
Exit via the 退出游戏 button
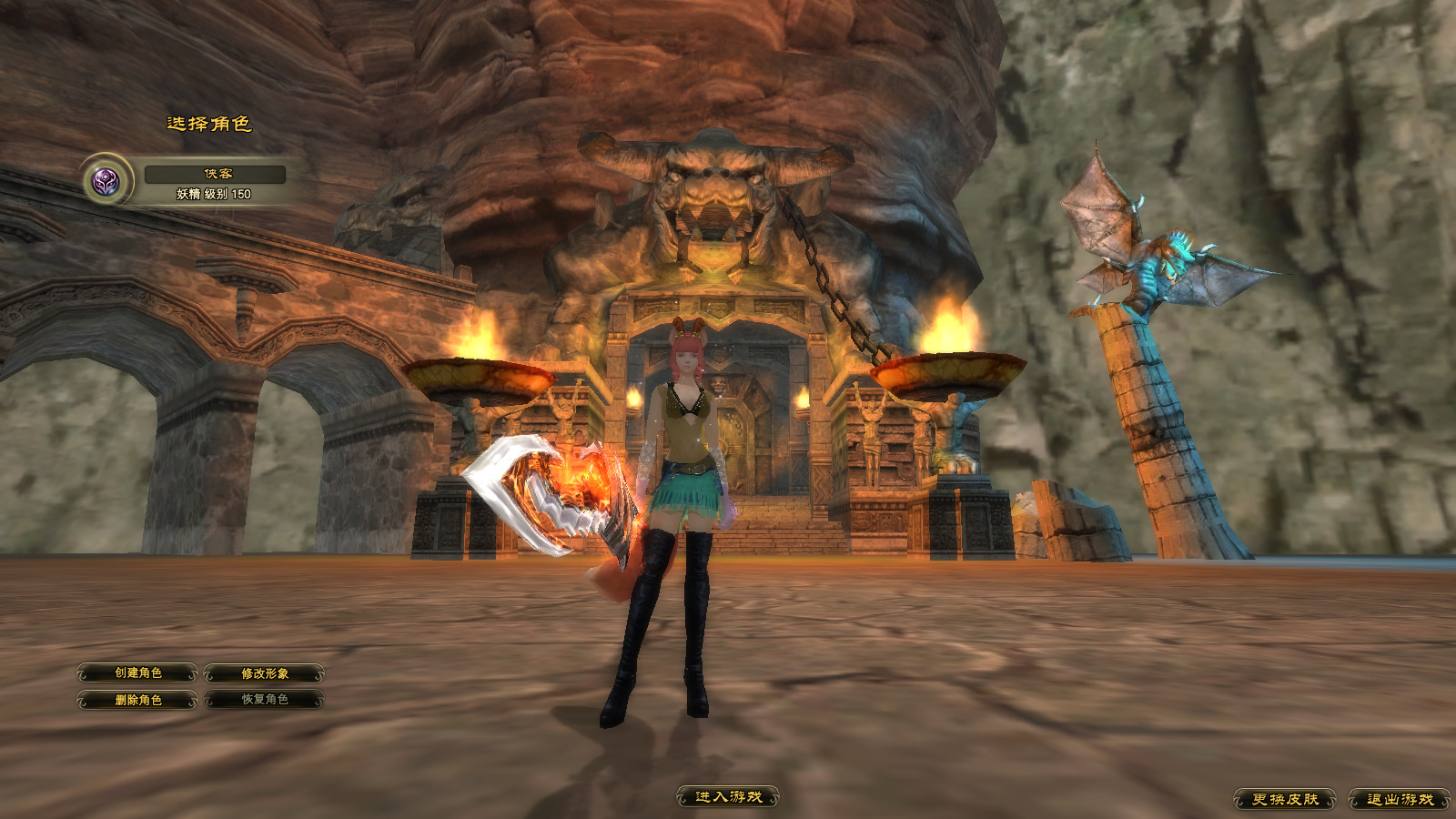[x=1399, y=799]
